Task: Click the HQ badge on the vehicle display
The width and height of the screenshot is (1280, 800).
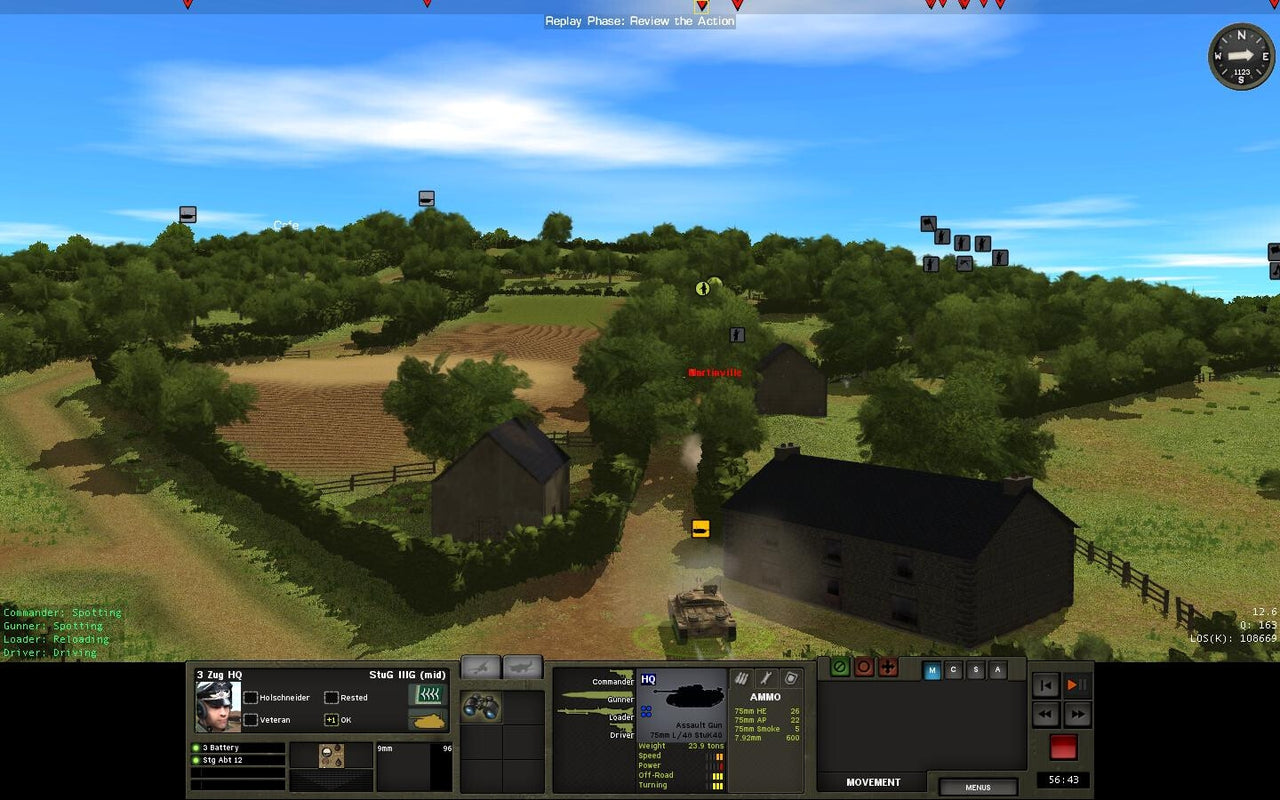Action: click(648, 680)
